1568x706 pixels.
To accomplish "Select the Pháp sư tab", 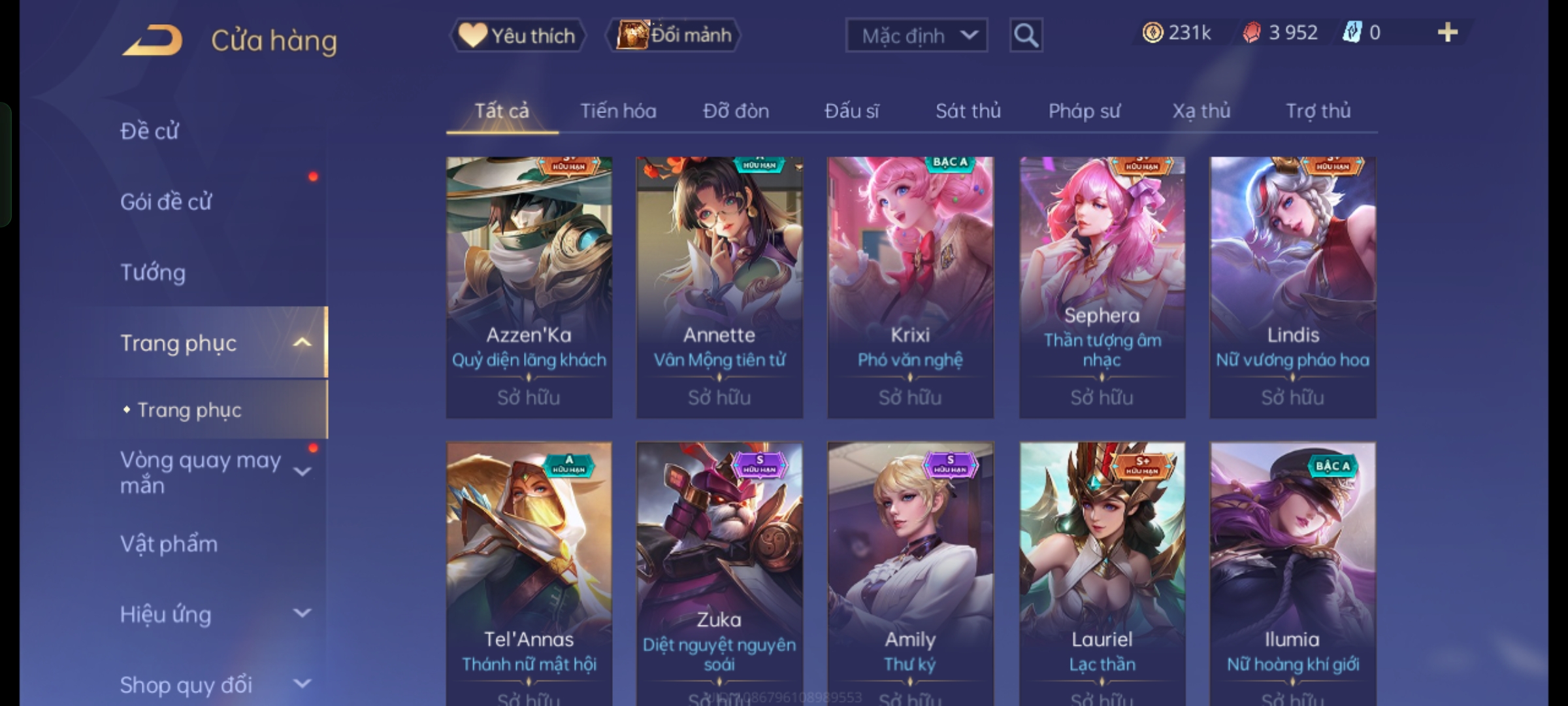I will point(1084,111).
